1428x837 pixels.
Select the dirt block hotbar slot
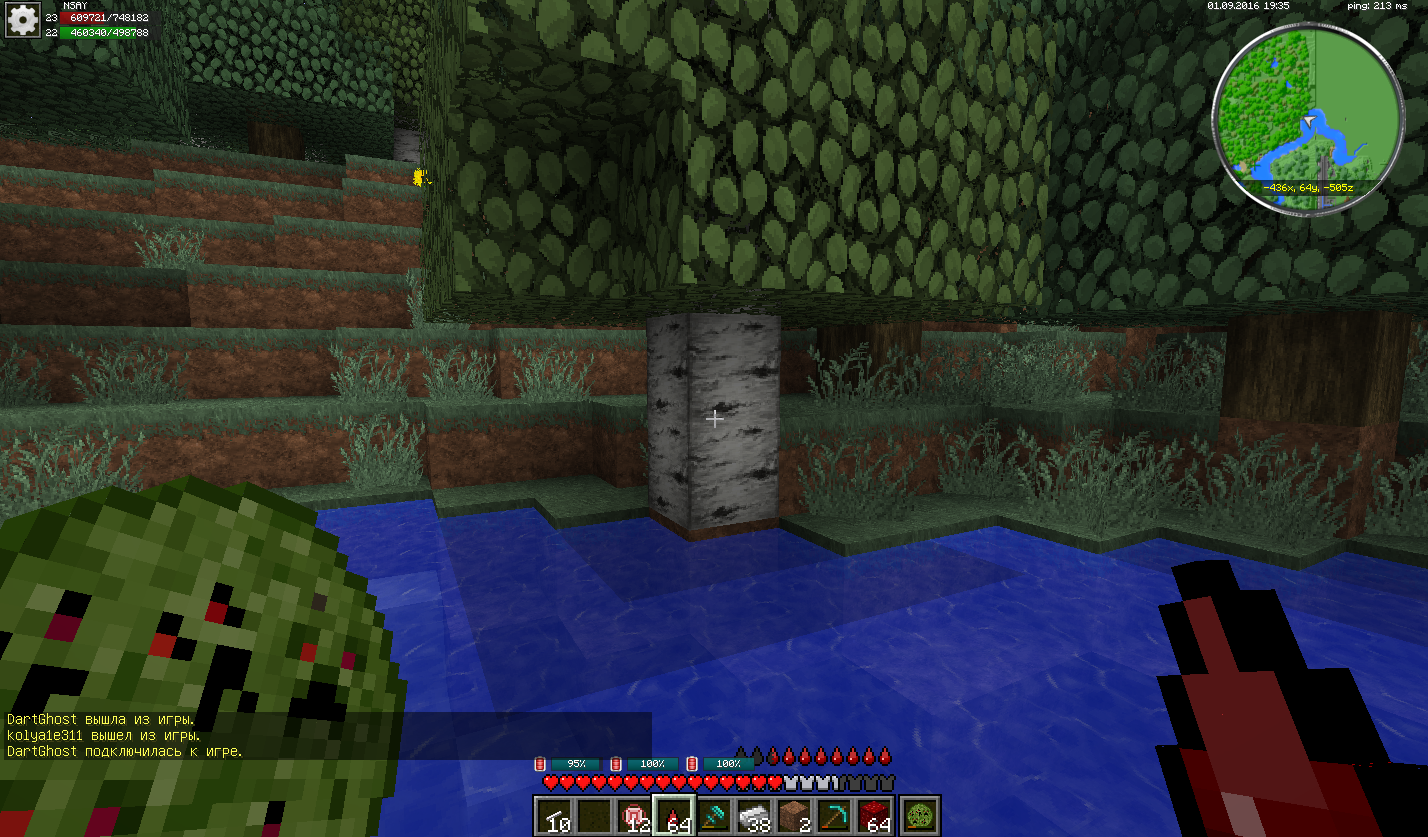[795, 816]
